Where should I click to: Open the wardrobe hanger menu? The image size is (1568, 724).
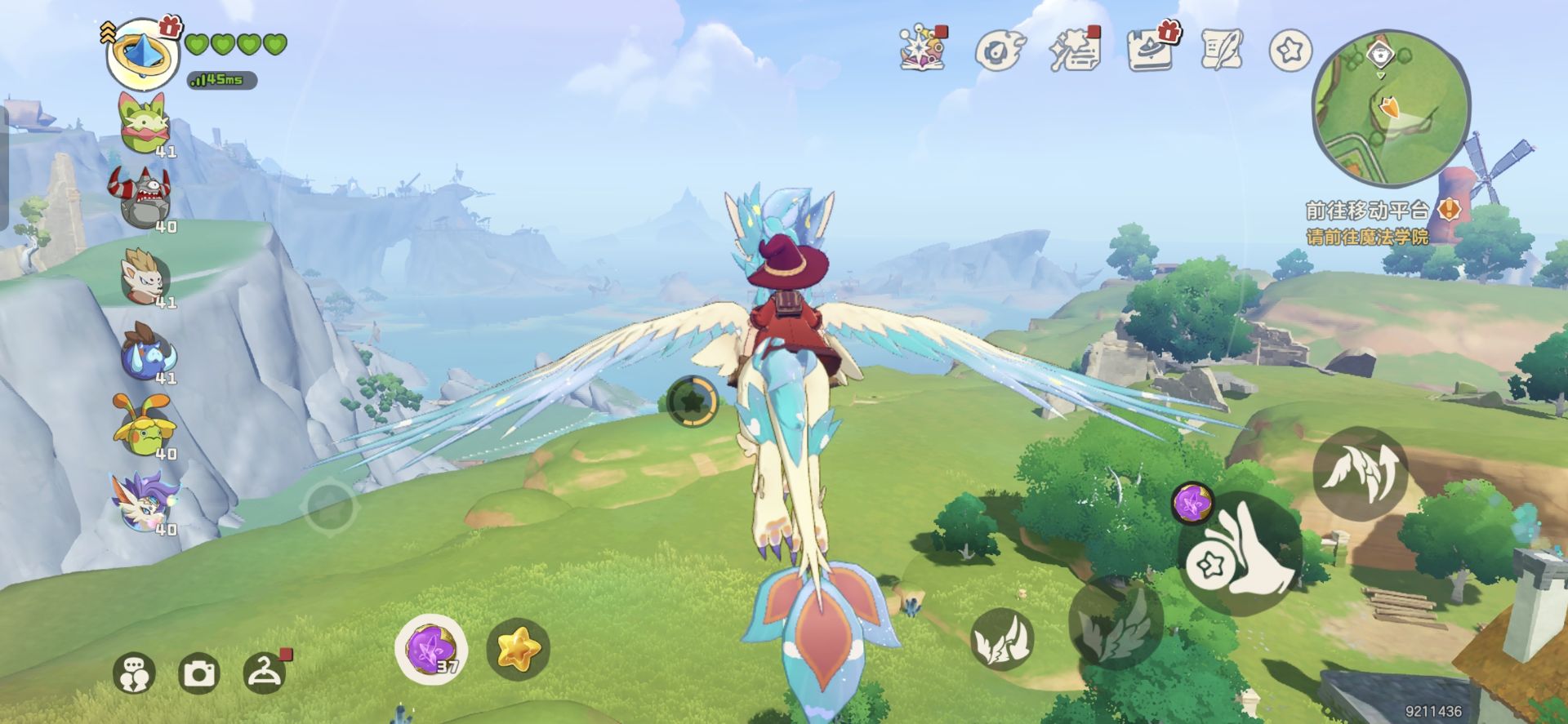tap(264, 673)
